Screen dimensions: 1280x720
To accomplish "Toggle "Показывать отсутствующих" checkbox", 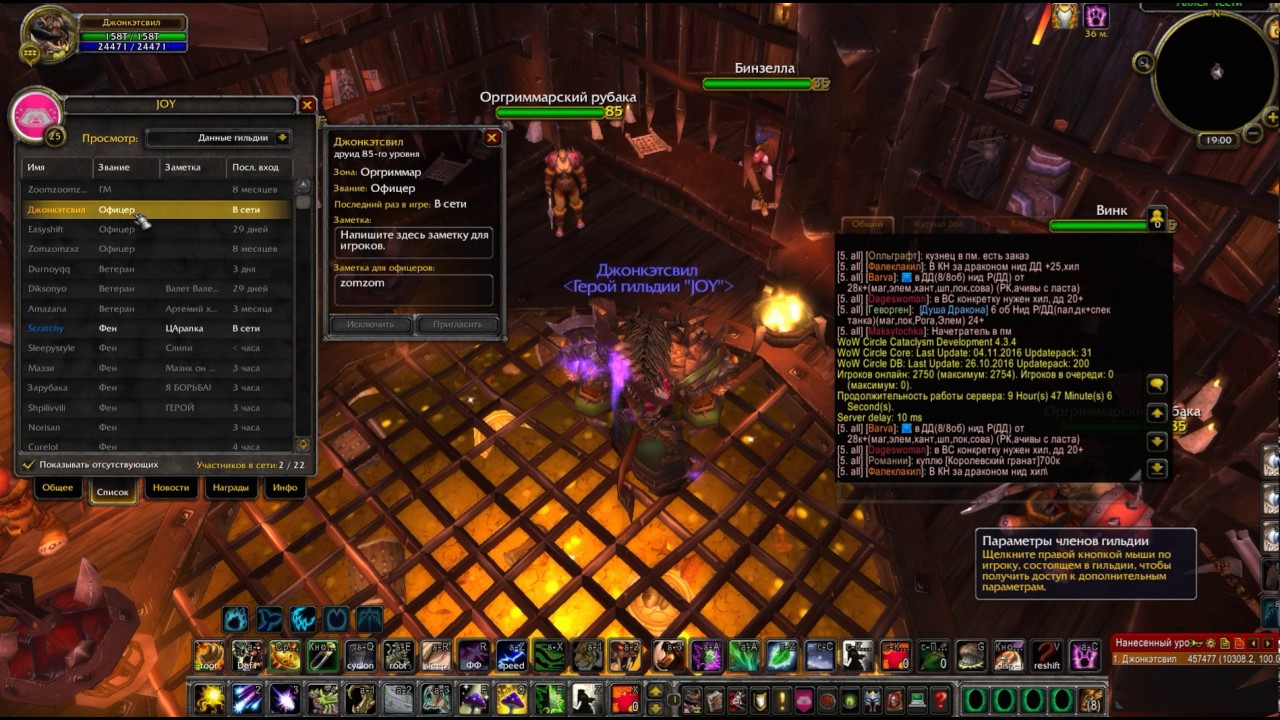I will [x=29, y=465].
